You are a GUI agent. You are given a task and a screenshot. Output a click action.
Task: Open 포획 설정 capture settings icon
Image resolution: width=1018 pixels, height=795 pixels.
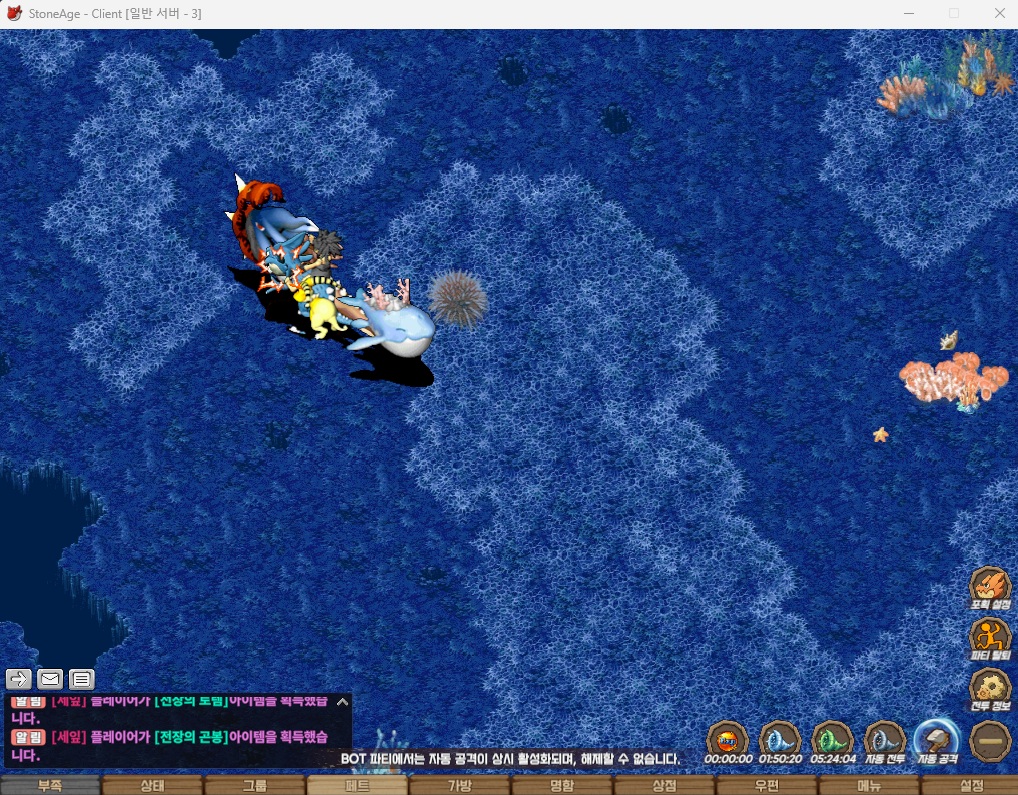click(990, 586)
